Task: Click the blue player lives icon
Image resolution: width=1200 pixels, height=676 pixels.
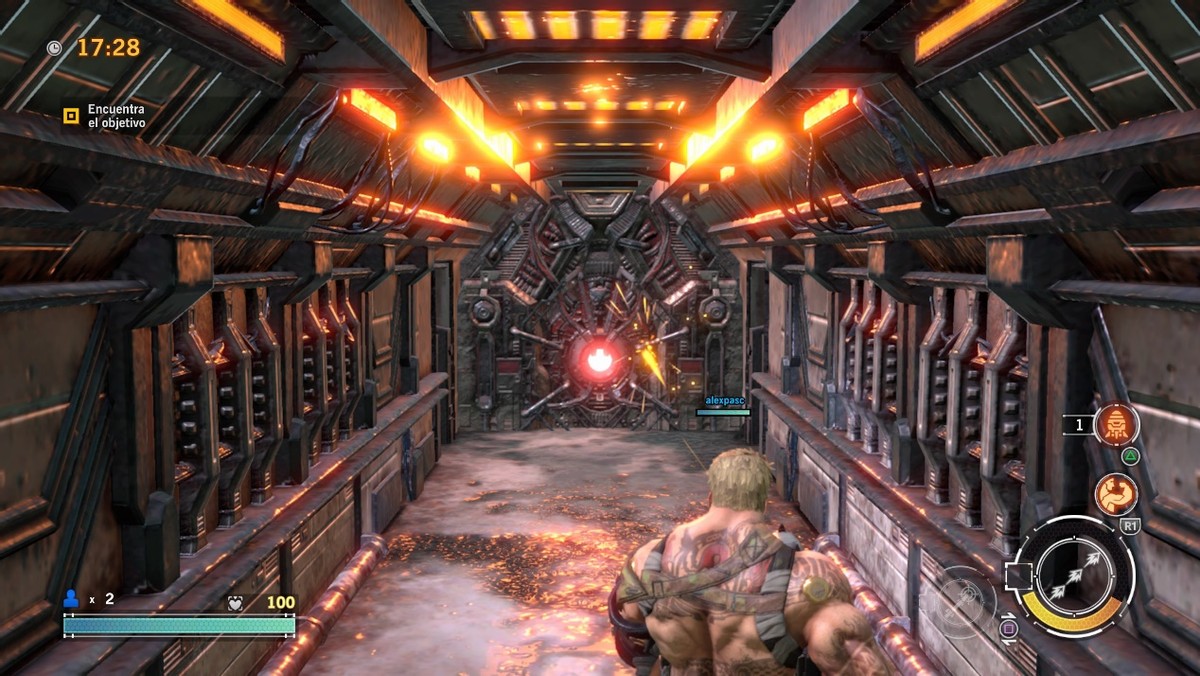Action: click(71, 598)
